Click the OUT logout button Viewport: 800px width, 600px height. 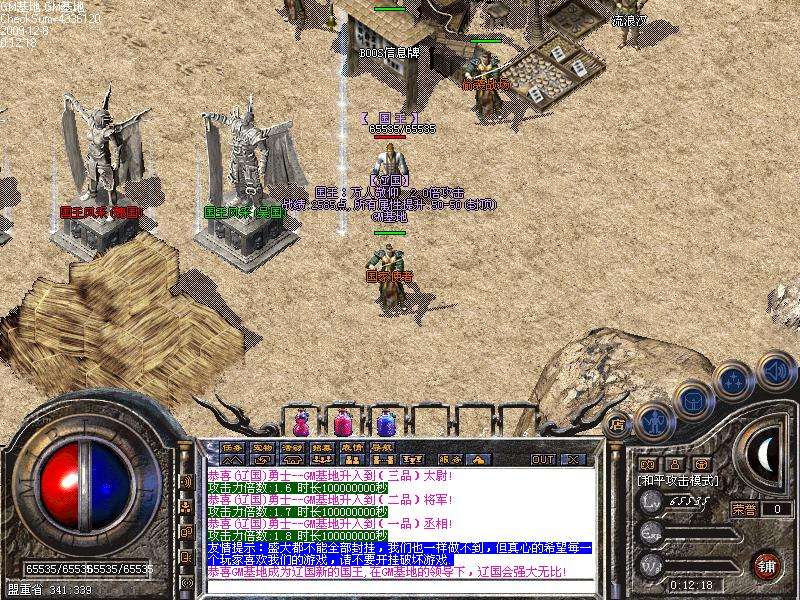(543, 459)
